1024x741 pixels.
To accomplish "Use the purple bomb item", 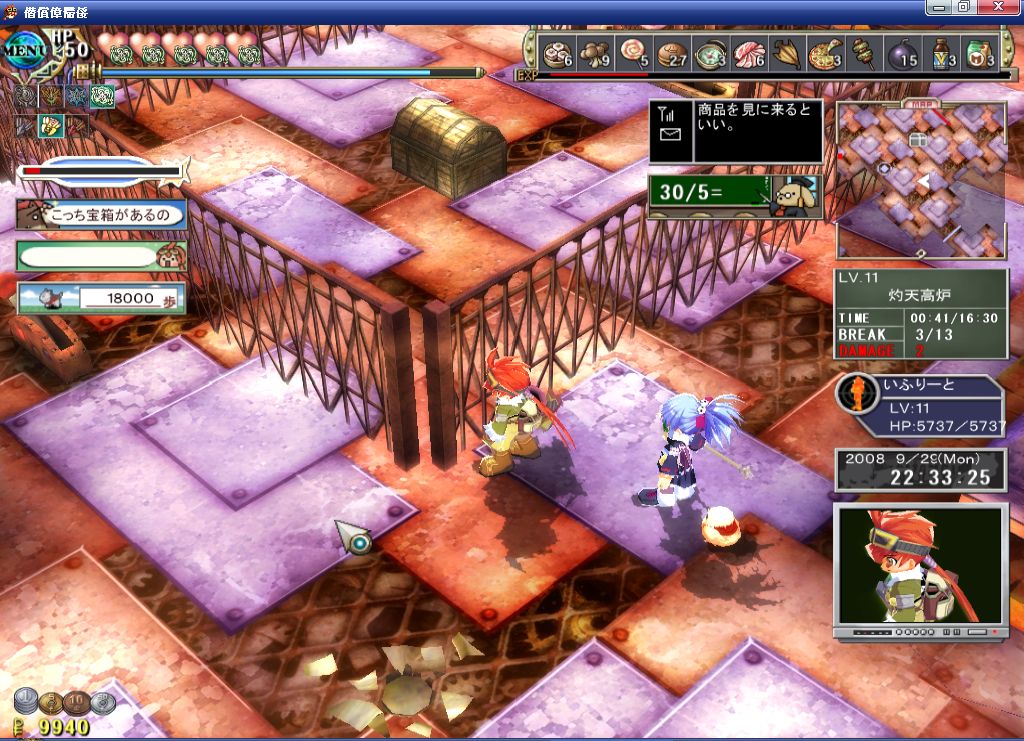I will (903, 52).
